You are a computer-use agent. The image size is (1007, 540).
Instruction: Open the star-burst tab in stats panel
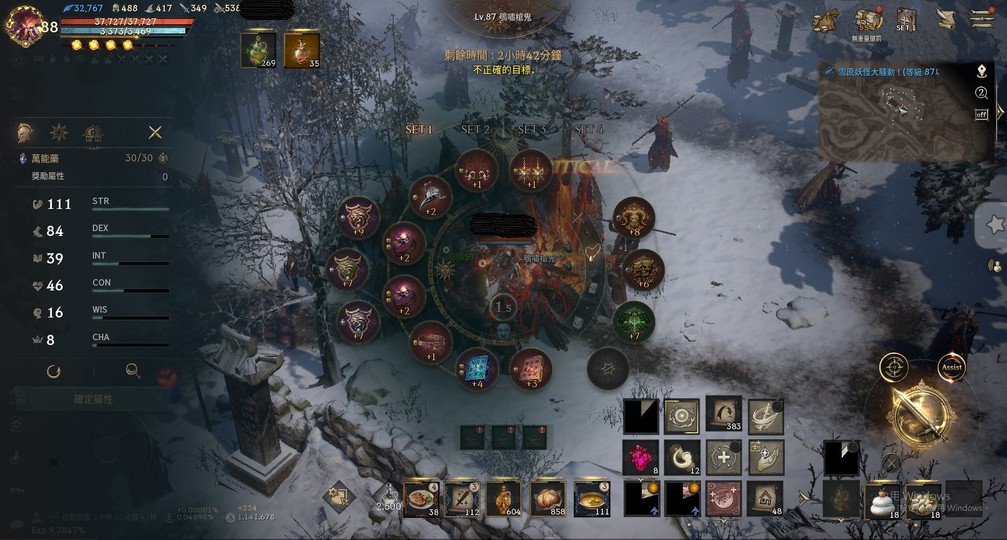coord(59,132)
